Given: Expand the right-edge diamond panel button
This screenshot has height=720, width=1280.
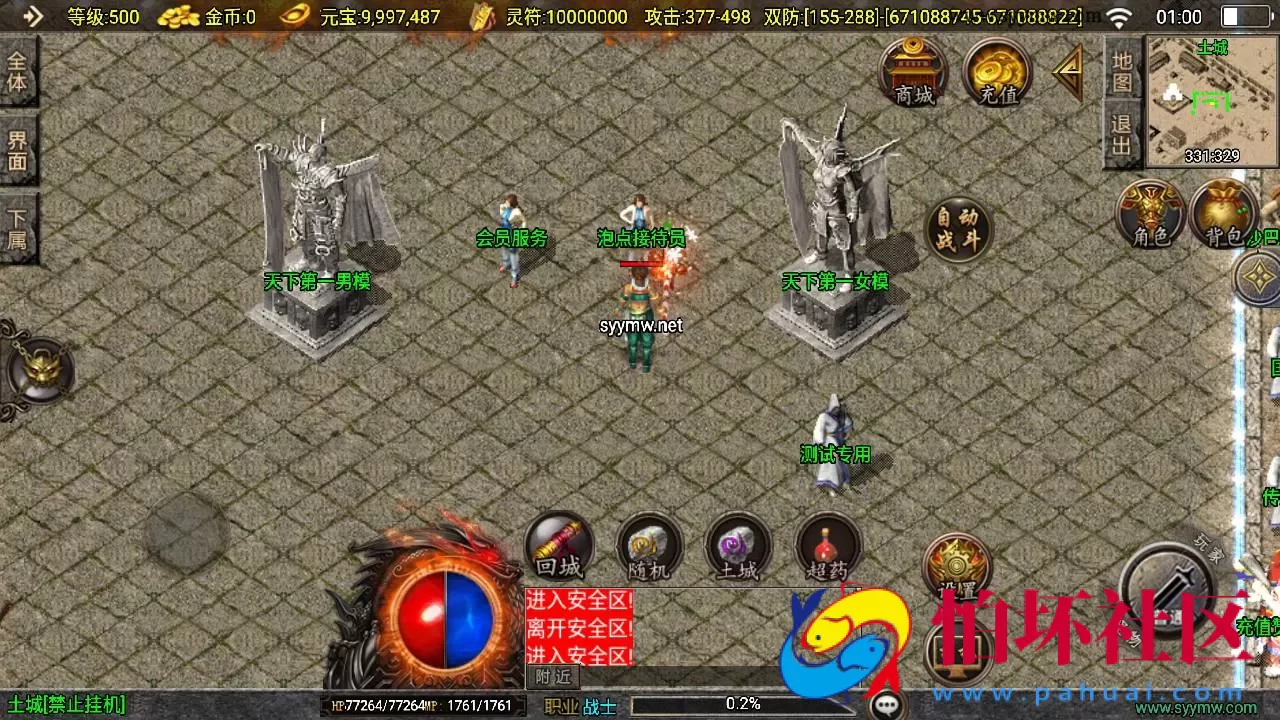Looking at the screenshot, I should (1258, 277).
